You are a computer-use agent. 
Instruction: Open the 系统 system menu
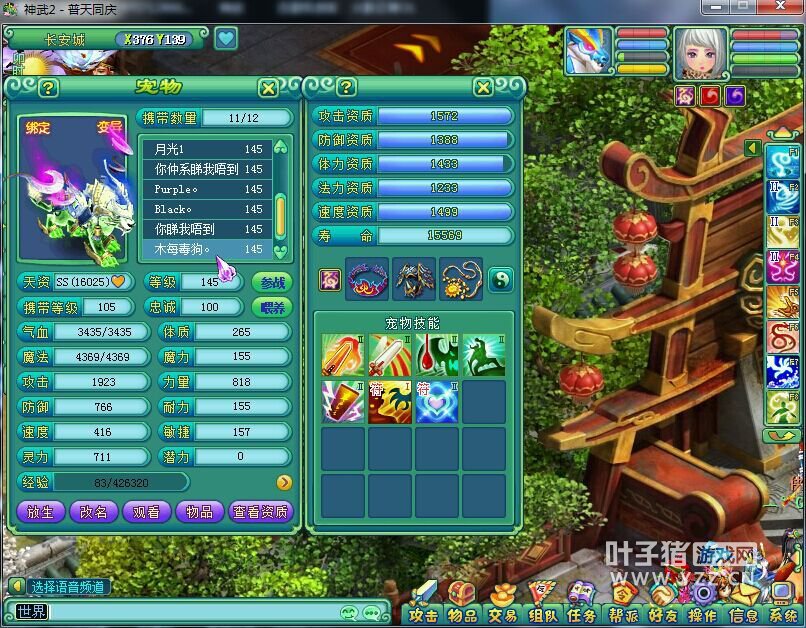pos(783,614)
